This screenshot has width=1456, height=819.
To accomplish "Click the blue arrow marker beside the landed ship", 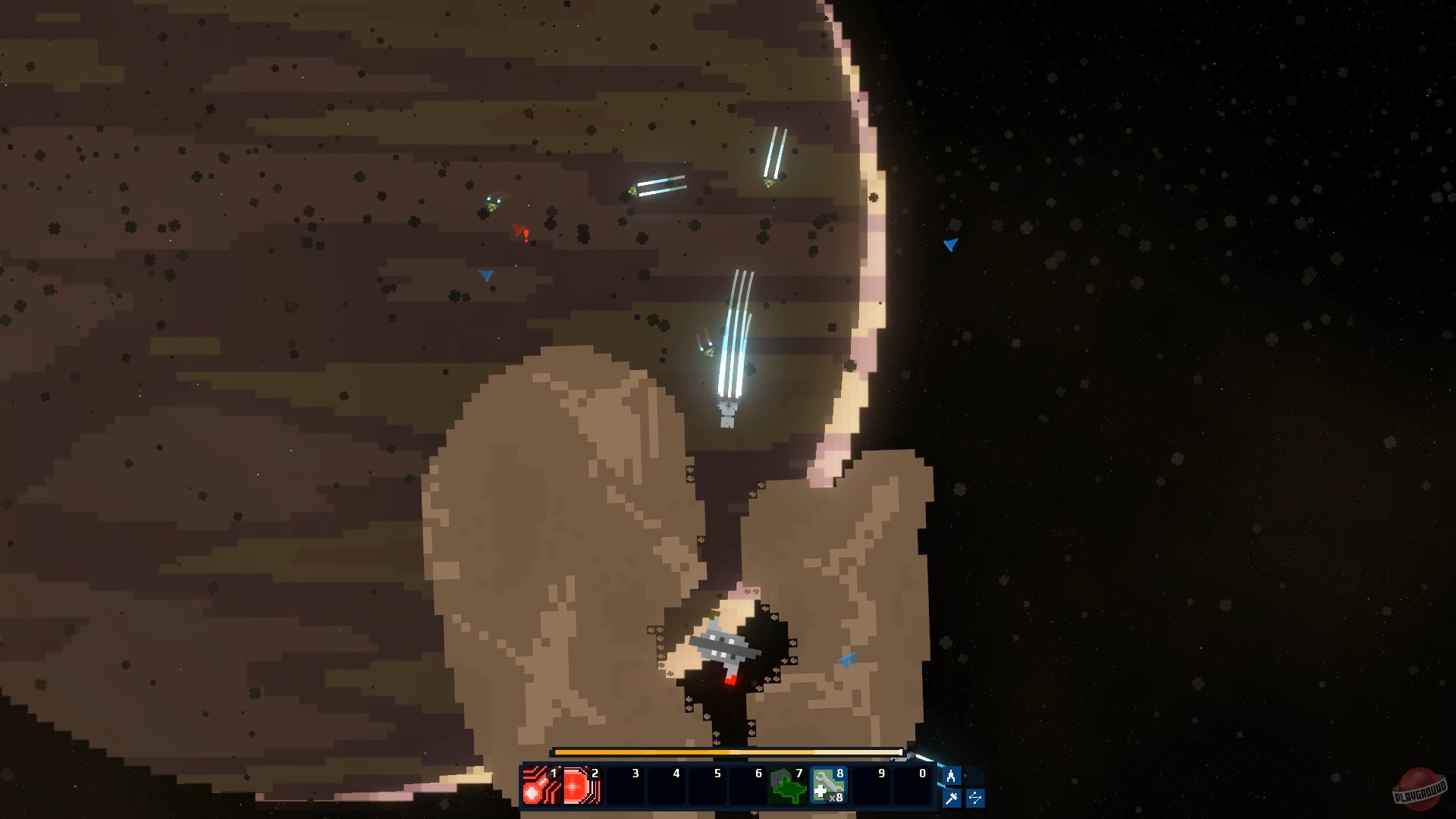I will pyautogui.click(x=848, y=659).
